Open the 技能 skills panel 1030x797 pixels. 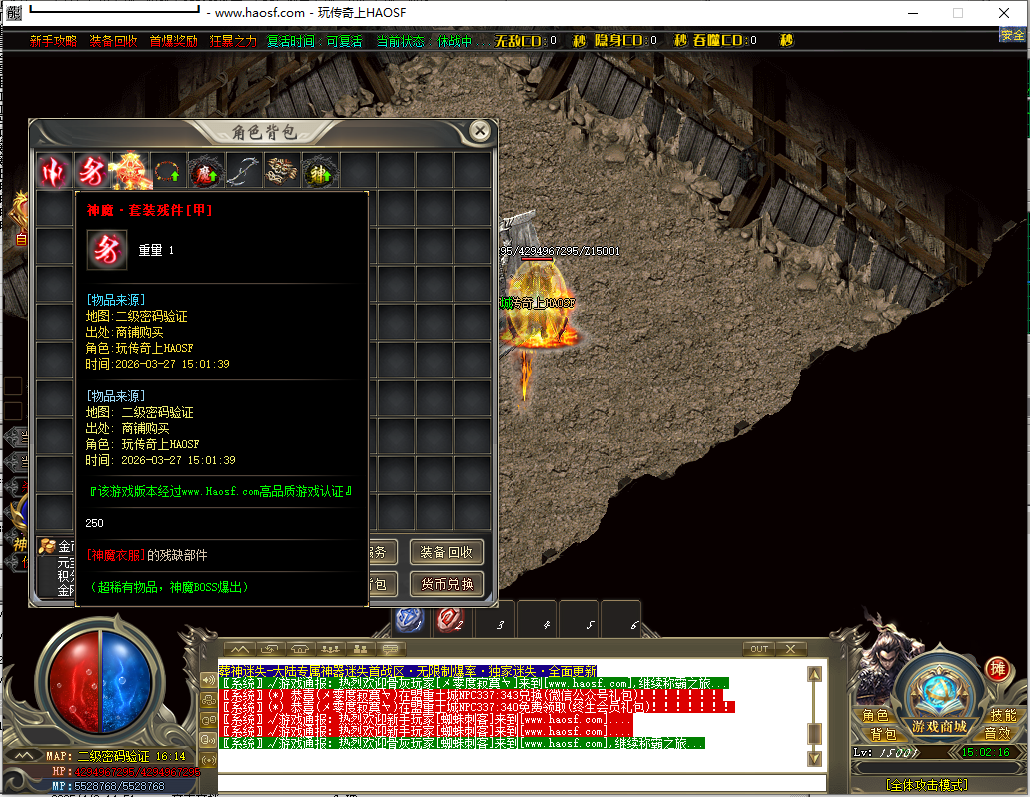(1002, 716)
